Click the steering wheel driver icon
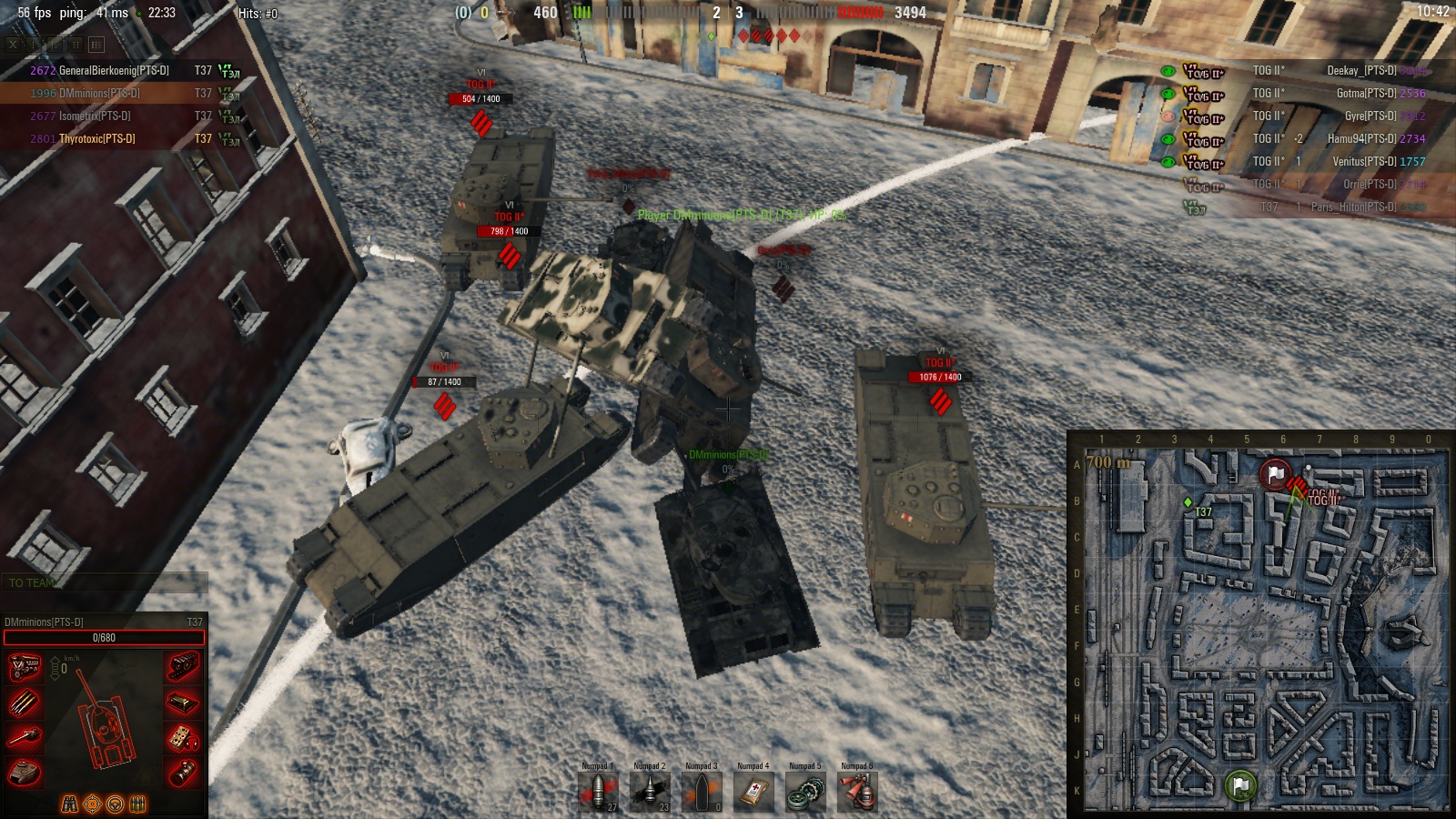1456x819 pixels. (116, 804)
